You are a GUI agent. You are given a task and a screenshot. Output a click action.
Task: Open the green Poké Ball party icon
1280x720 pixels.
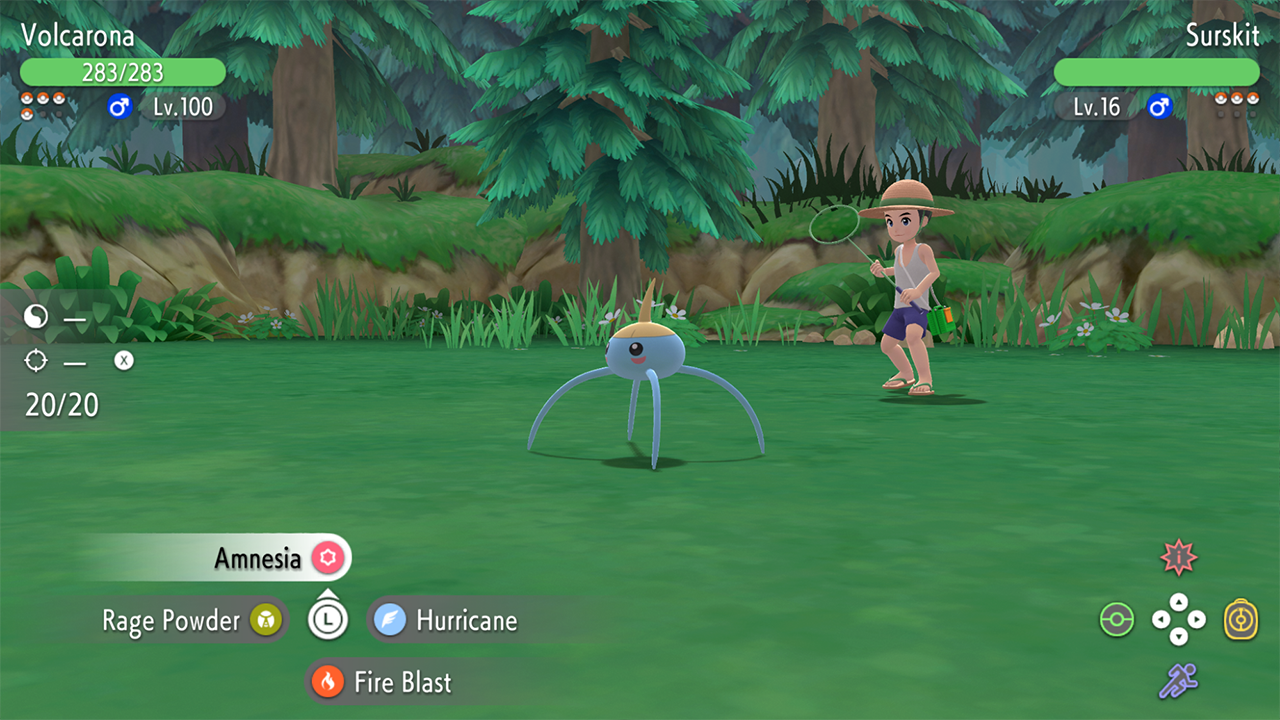(x=1116, y=620)
